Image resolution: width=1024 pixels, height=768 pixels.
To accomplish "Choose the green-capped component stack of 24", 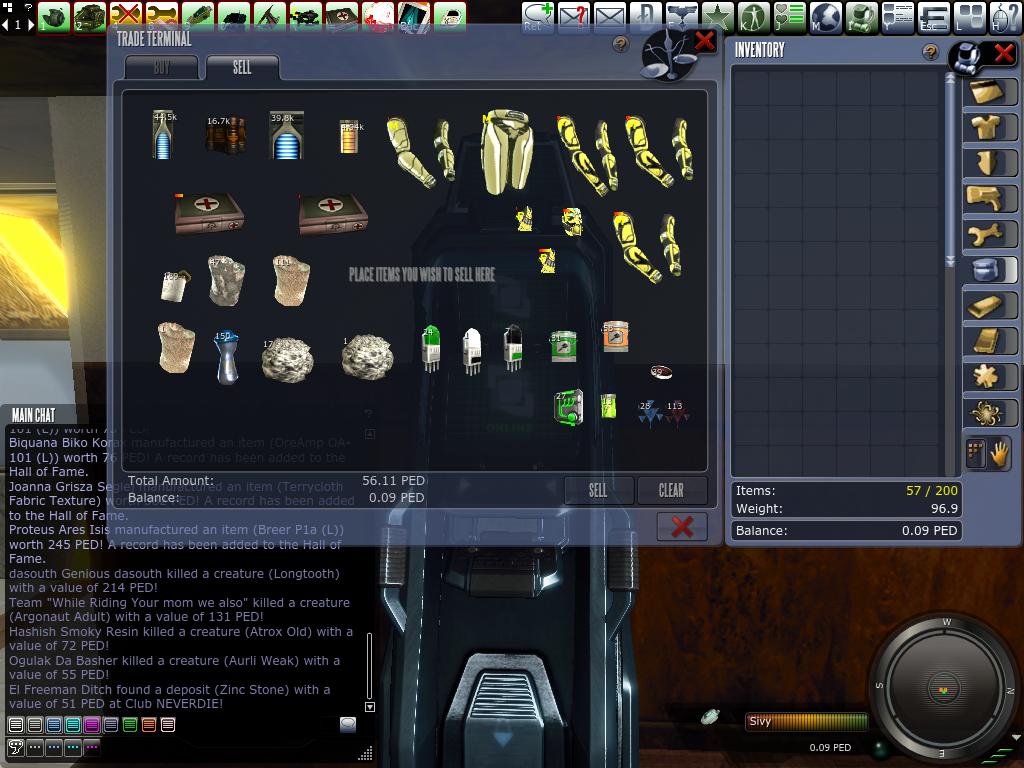I will [x=431, y=349].
